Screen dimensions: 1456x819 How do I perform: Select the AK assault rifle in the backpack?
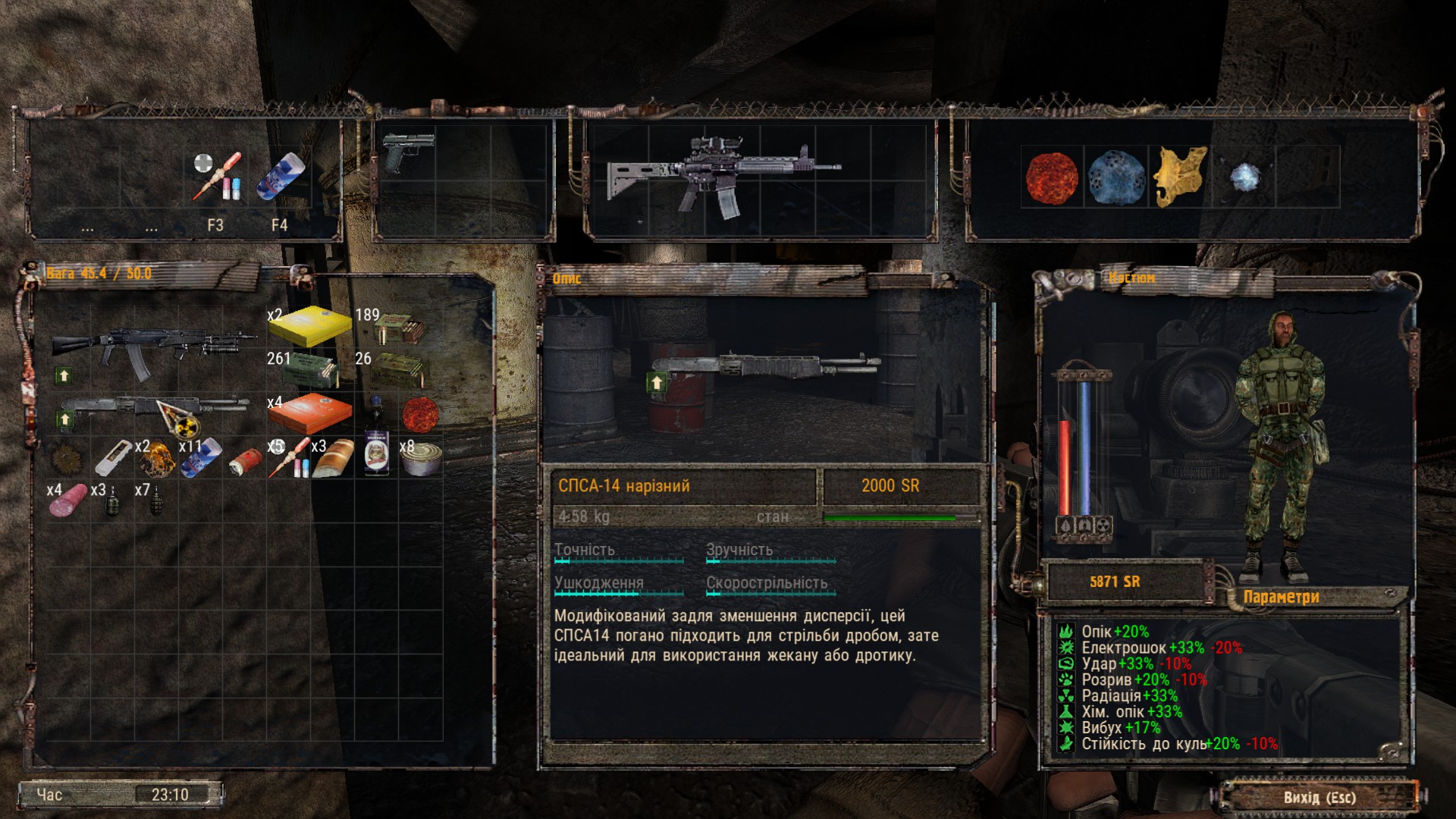[152, 347]
